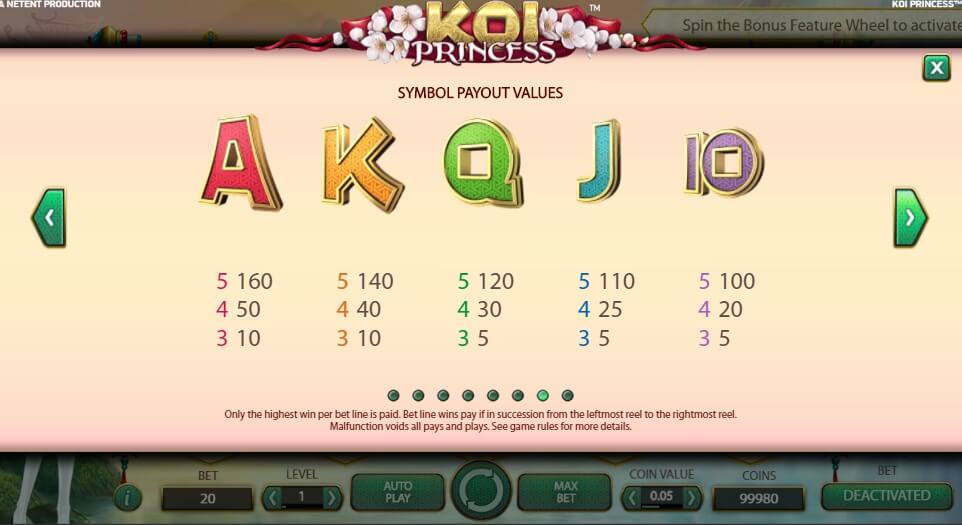Toggle the Deactivated bonus bet button
The image size is (962, 525).
(885, 495)
